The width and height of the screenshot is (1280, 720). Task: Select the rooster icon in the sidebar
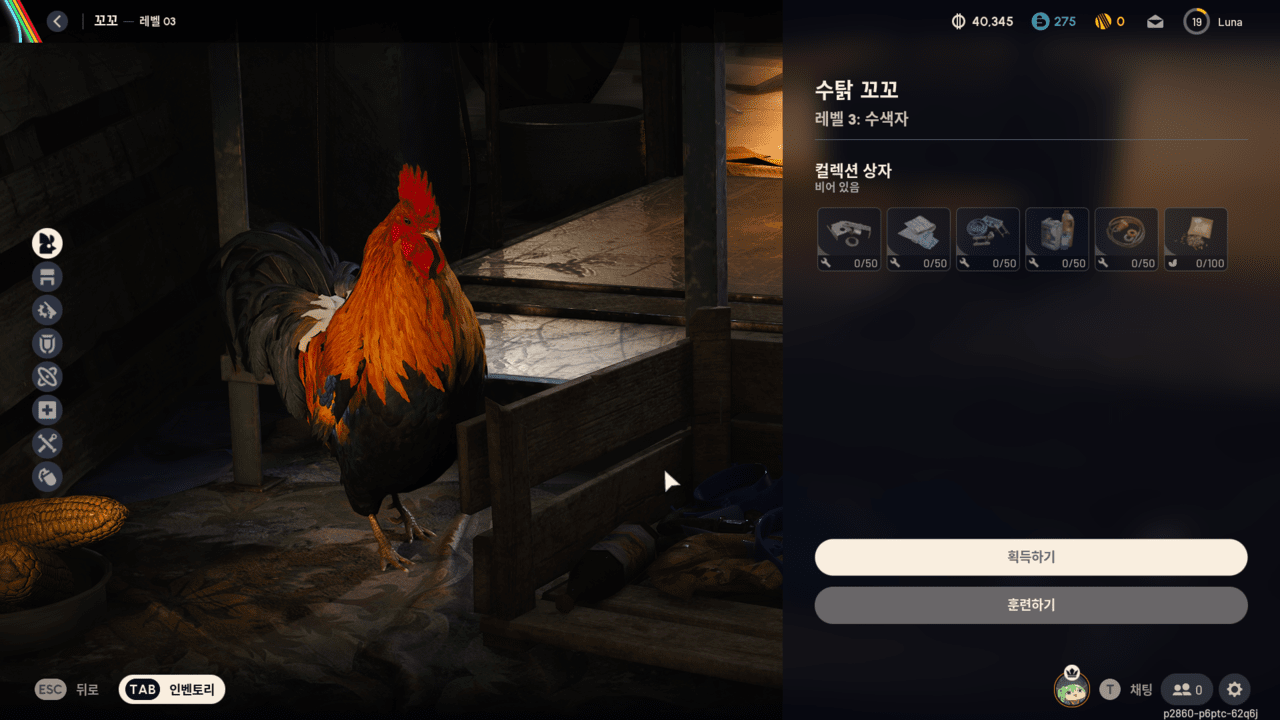(x=47, y=243)
